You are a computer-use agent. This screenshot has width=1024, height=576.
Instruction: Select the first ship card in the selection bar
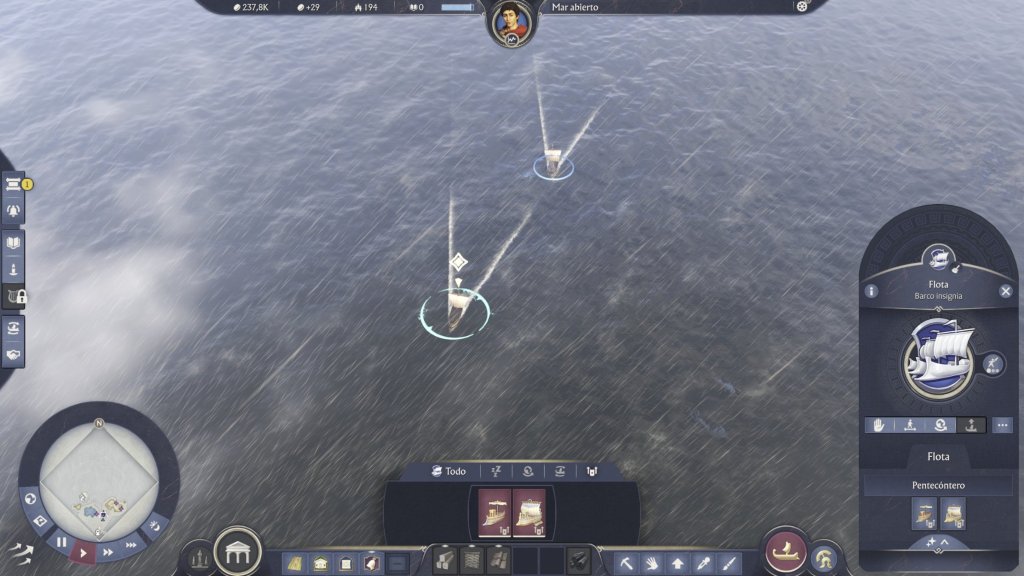coord(495,513)
